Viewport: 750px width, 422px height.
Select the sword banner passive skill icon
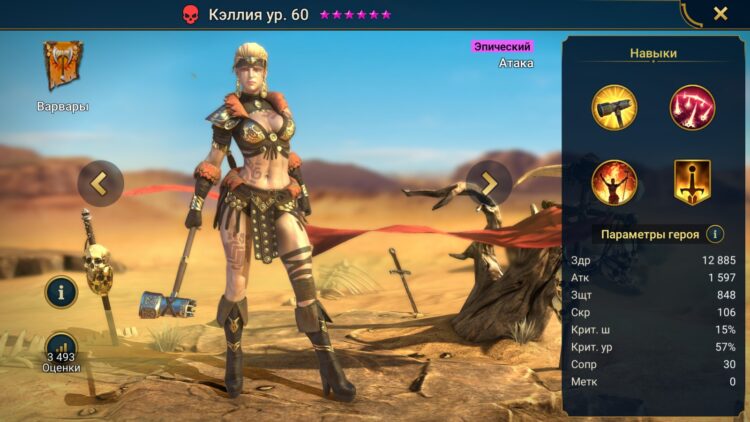692,182
